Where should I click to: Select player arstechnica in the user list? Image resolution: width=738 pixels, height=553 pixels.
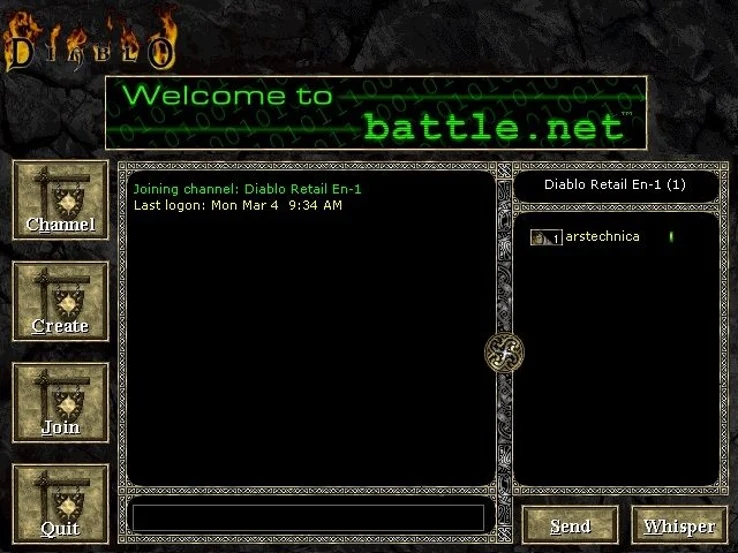pos(600,237)
